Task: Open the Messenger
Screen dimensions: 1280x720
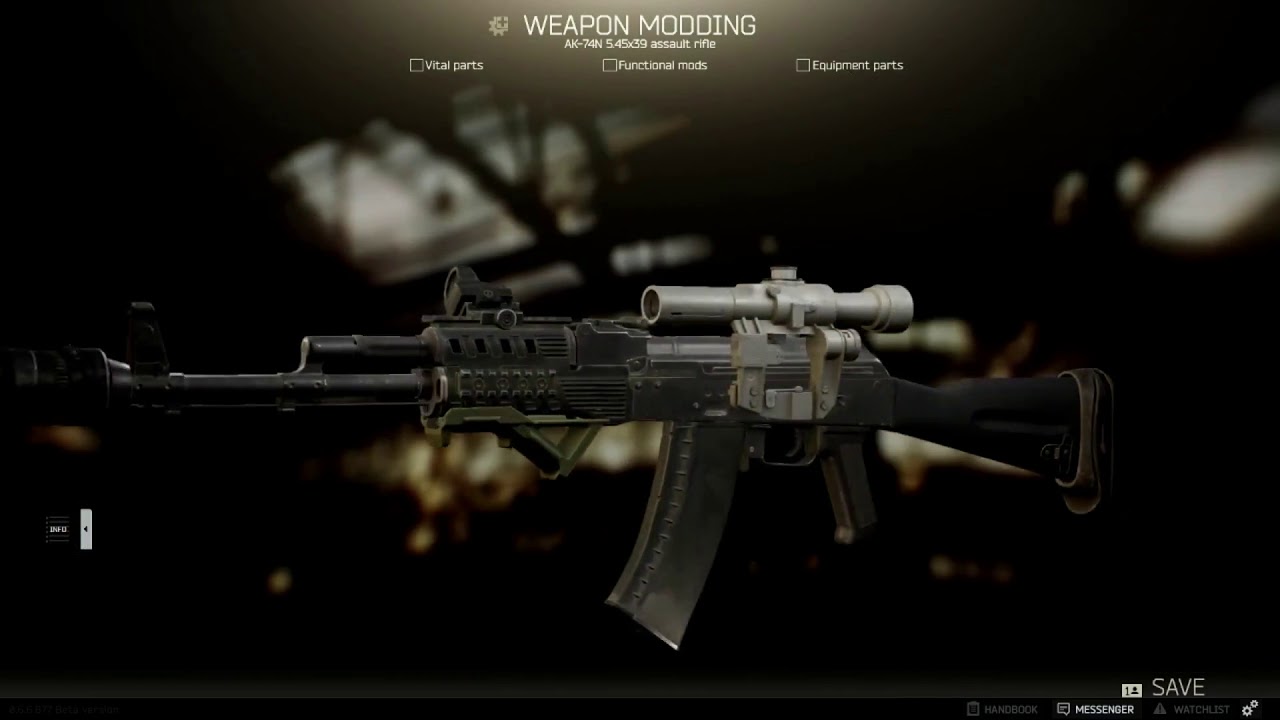Action: click(1095, 709)
